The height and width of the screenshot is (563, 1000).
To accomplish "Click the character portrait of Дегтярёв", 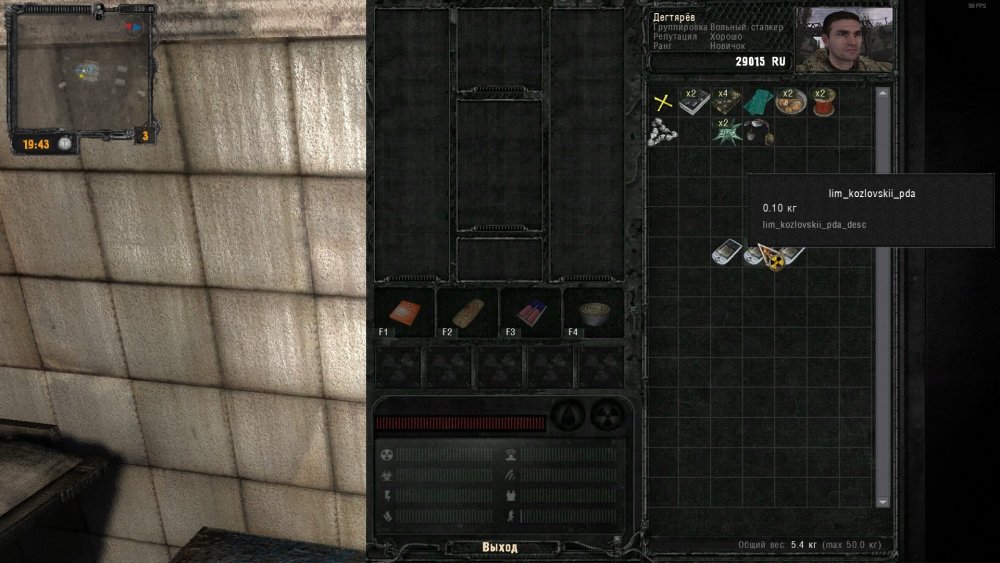I will coord(844,40).
